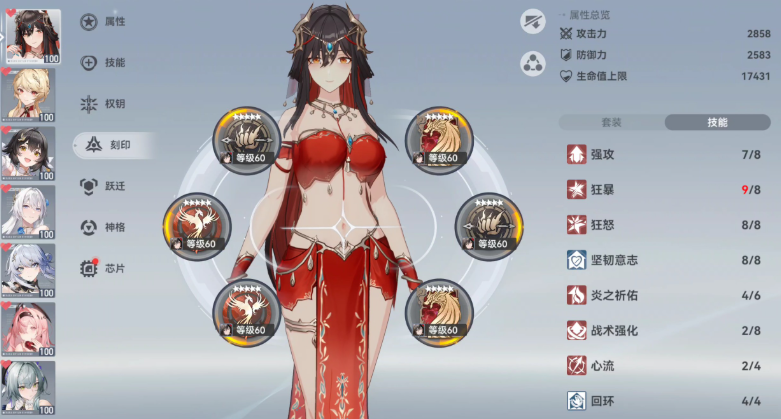Open the 属性 attributes menu
781x419 pixels.
pos(109,21)
